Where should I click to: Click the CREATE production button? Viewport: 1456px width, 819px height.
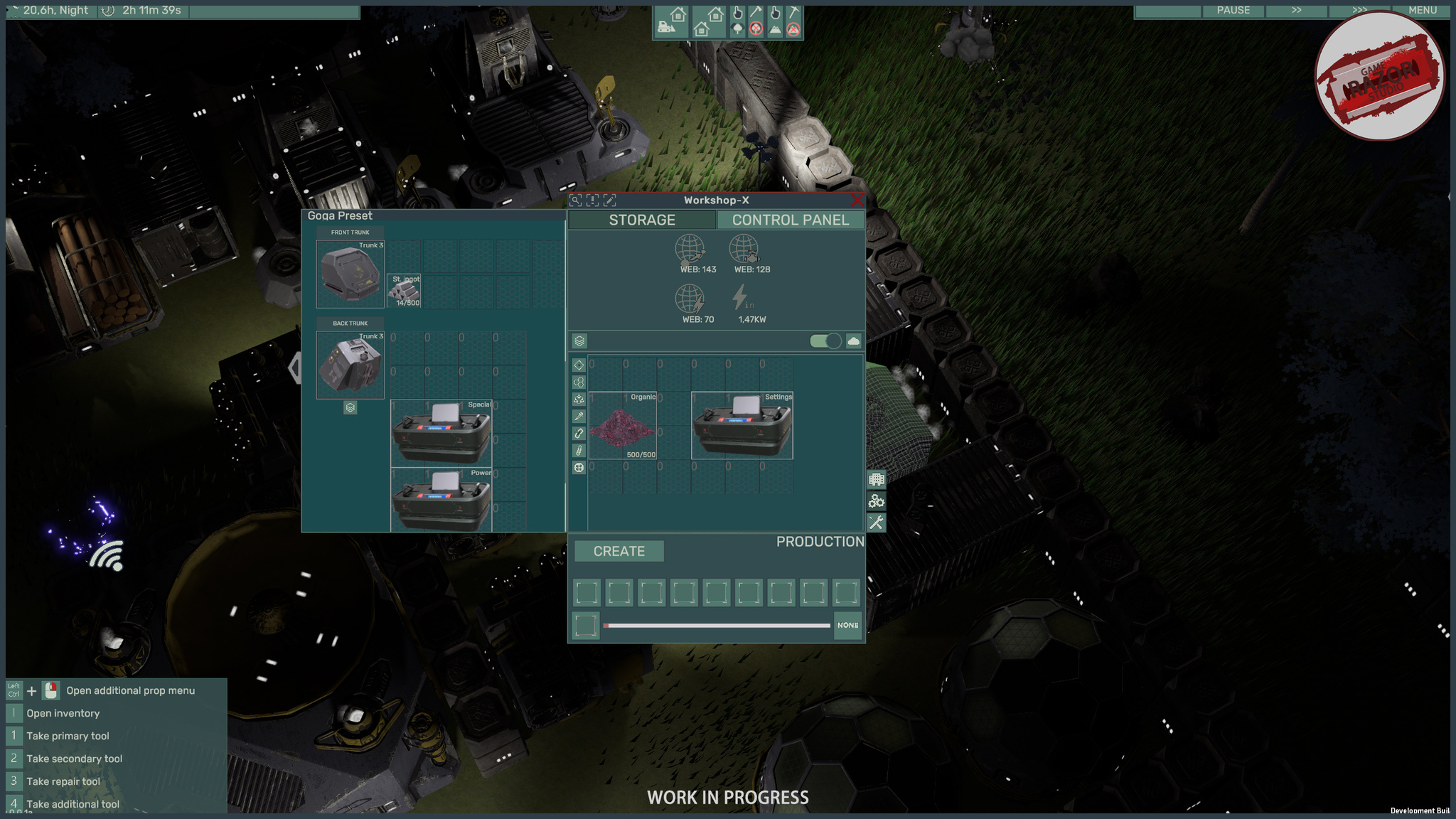click(x=619, y=552)
